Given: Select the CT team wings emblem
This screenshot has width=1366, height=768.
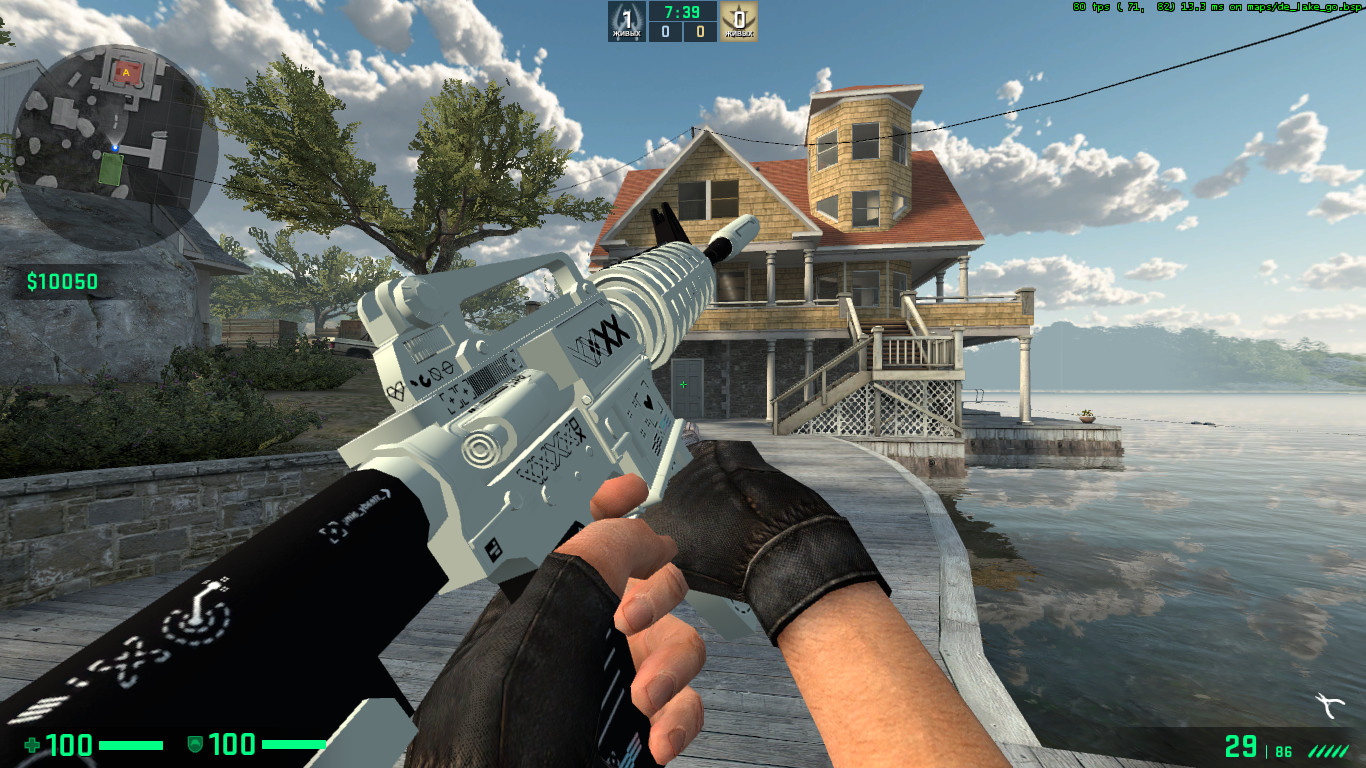Looking at the screenshot, I should (626, 17).
